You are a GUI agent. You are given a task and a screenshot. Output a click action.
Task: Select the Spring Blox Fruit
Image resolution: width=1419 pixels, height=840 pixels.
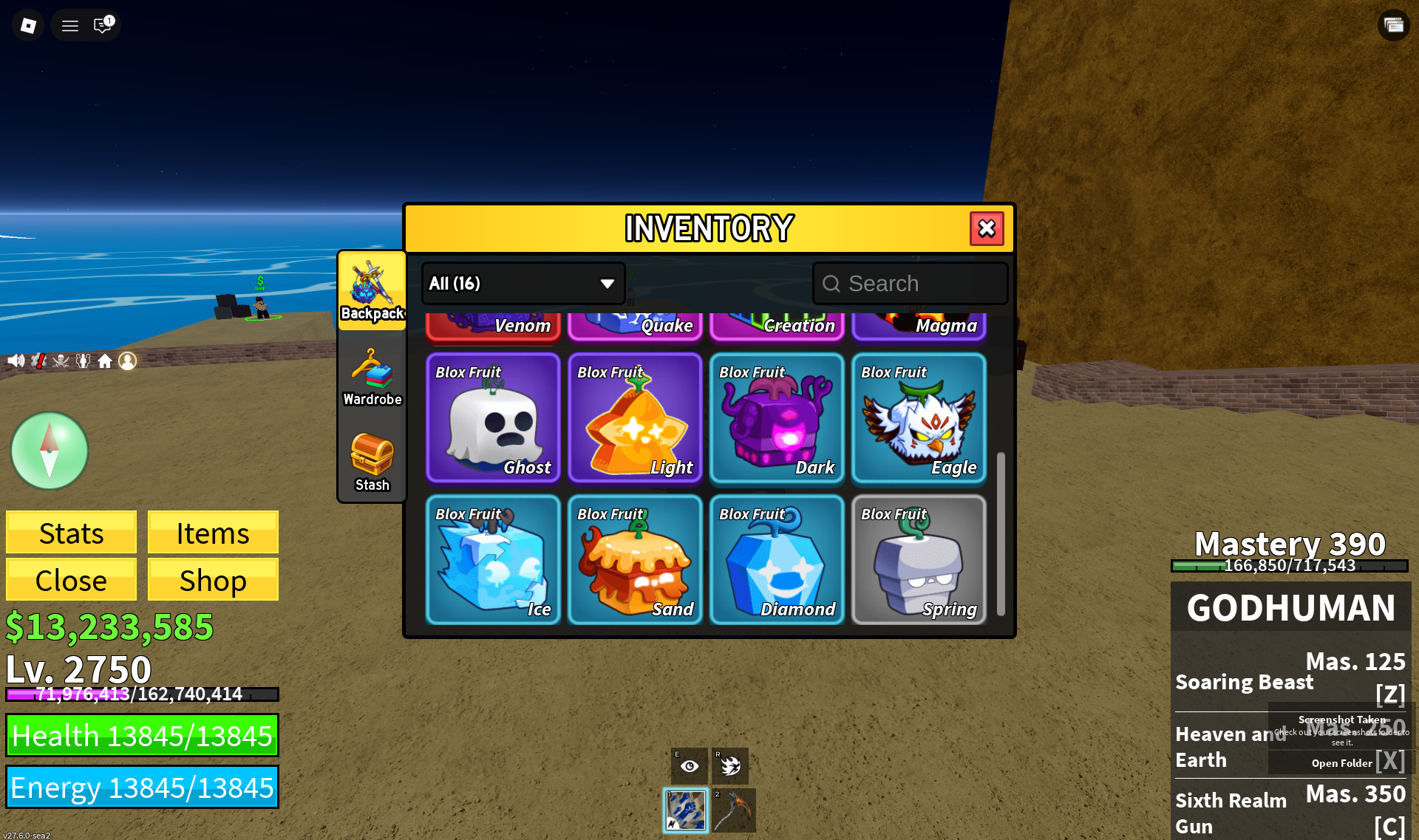pyautogui.click(x=919, y=559)
